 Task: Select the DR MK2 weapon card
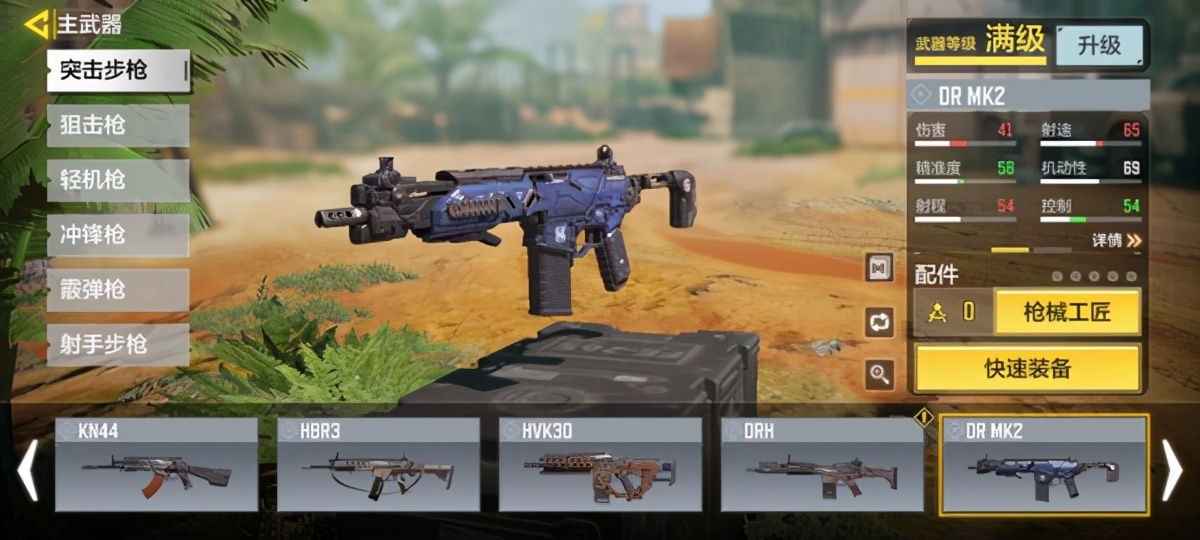click(x=1044, y=465)
